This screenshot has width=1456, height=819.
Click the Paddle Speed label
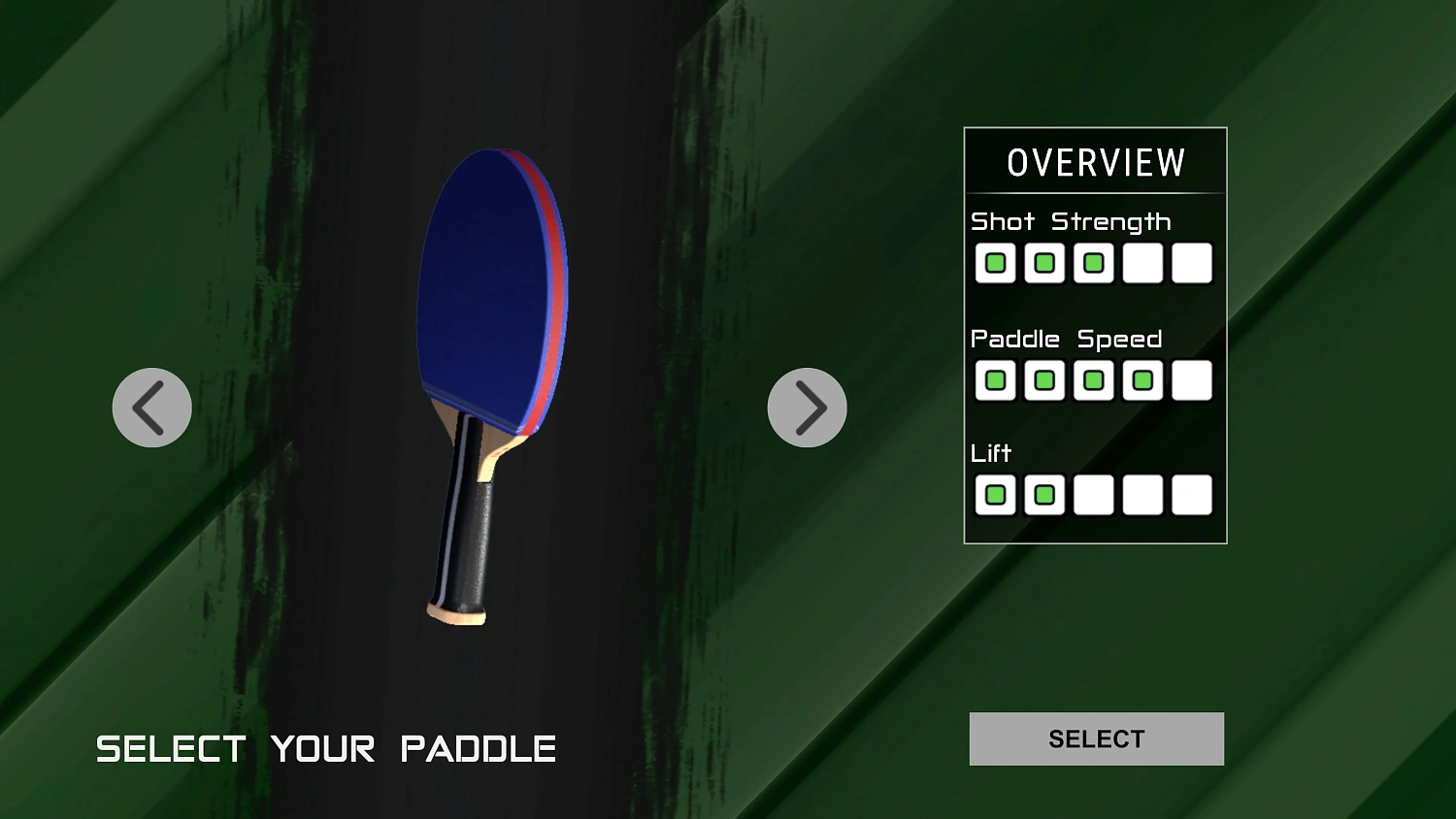pos(1067,339)
